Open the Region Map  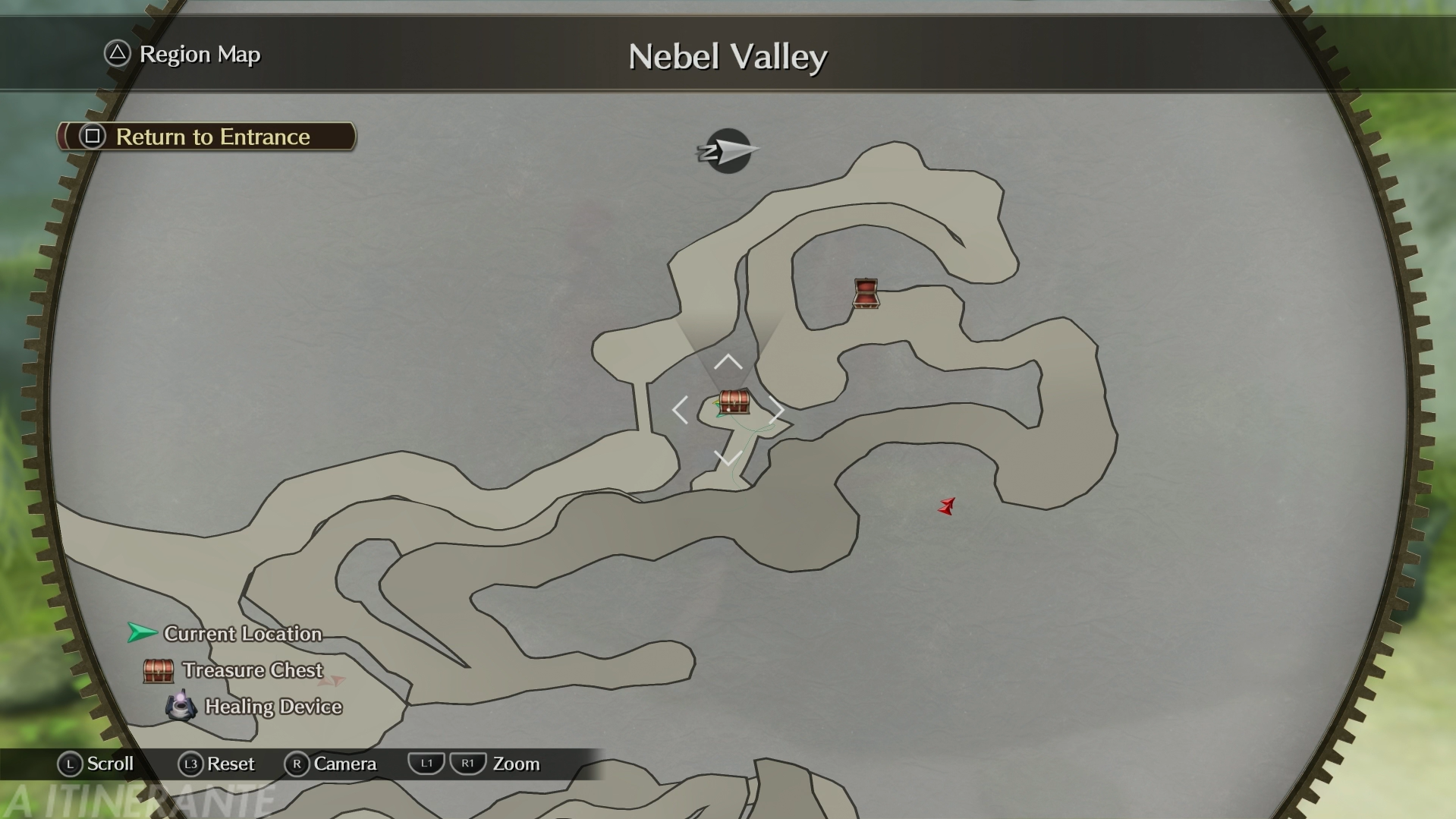tap(183, 55)
